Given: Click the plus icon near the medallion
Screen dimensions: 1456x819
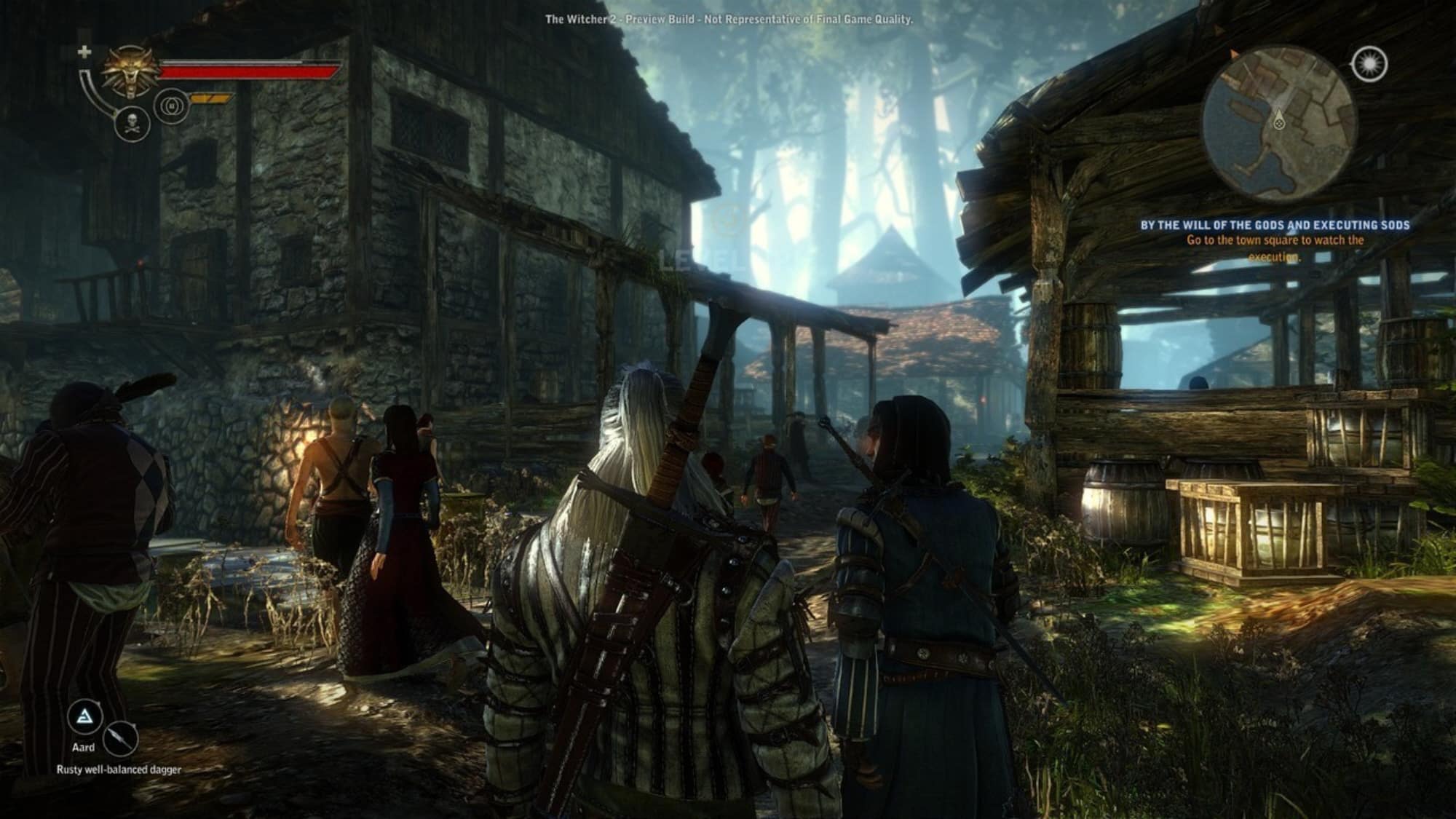Looking at the screenshot, I should (85, 52).
